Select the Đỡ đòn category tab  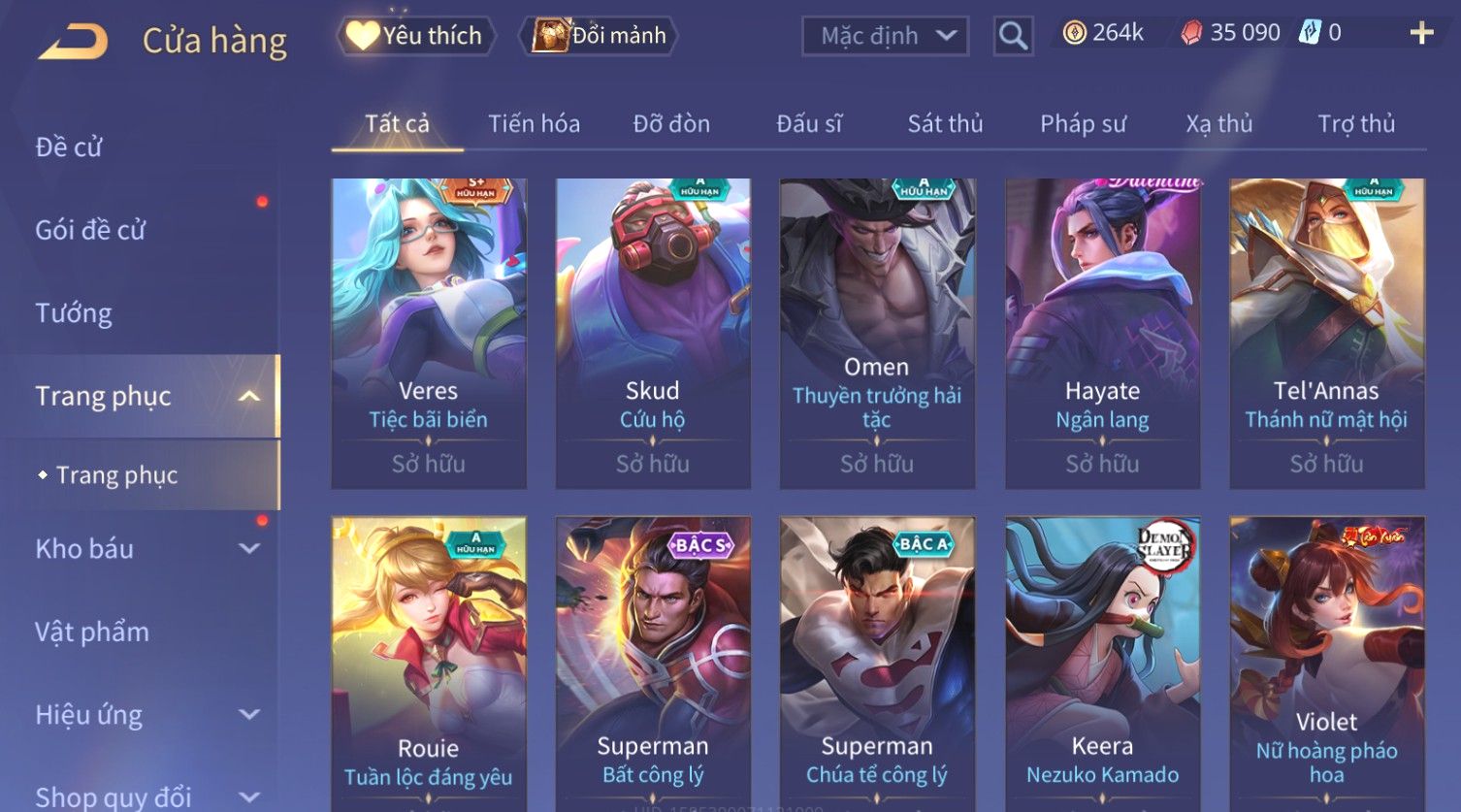pos(671,124)
